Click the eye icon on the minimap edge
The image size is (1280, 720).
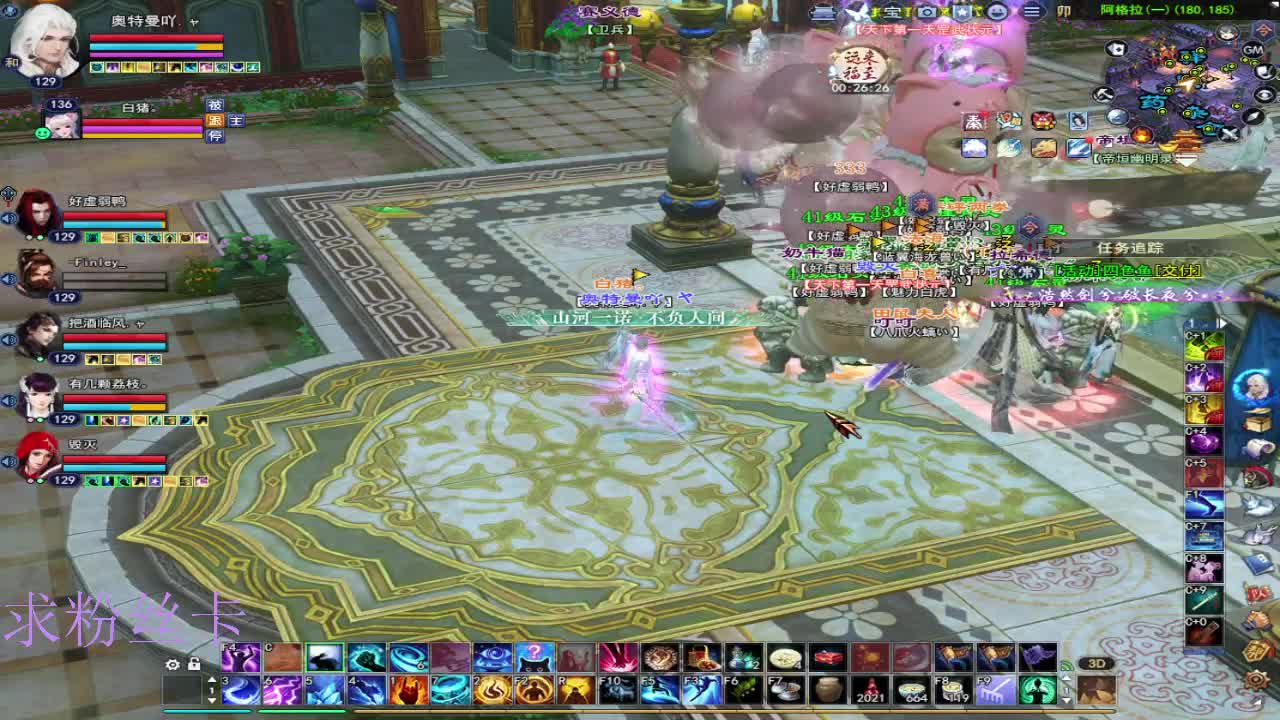(x=1263, y=94)
